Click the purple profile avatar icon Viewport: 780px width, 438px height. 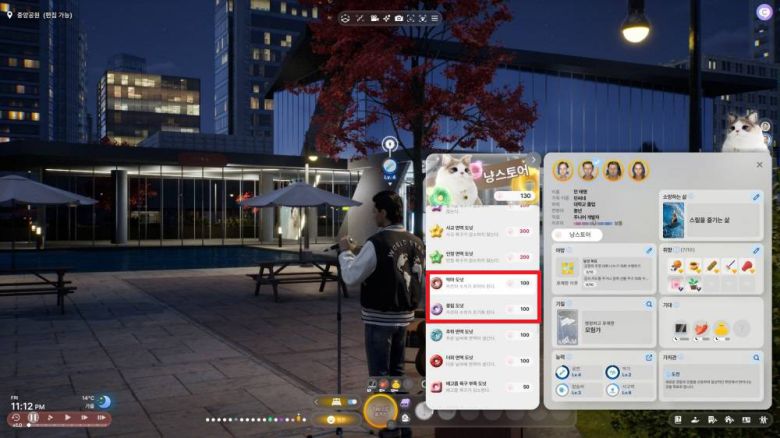pos(764,12)
